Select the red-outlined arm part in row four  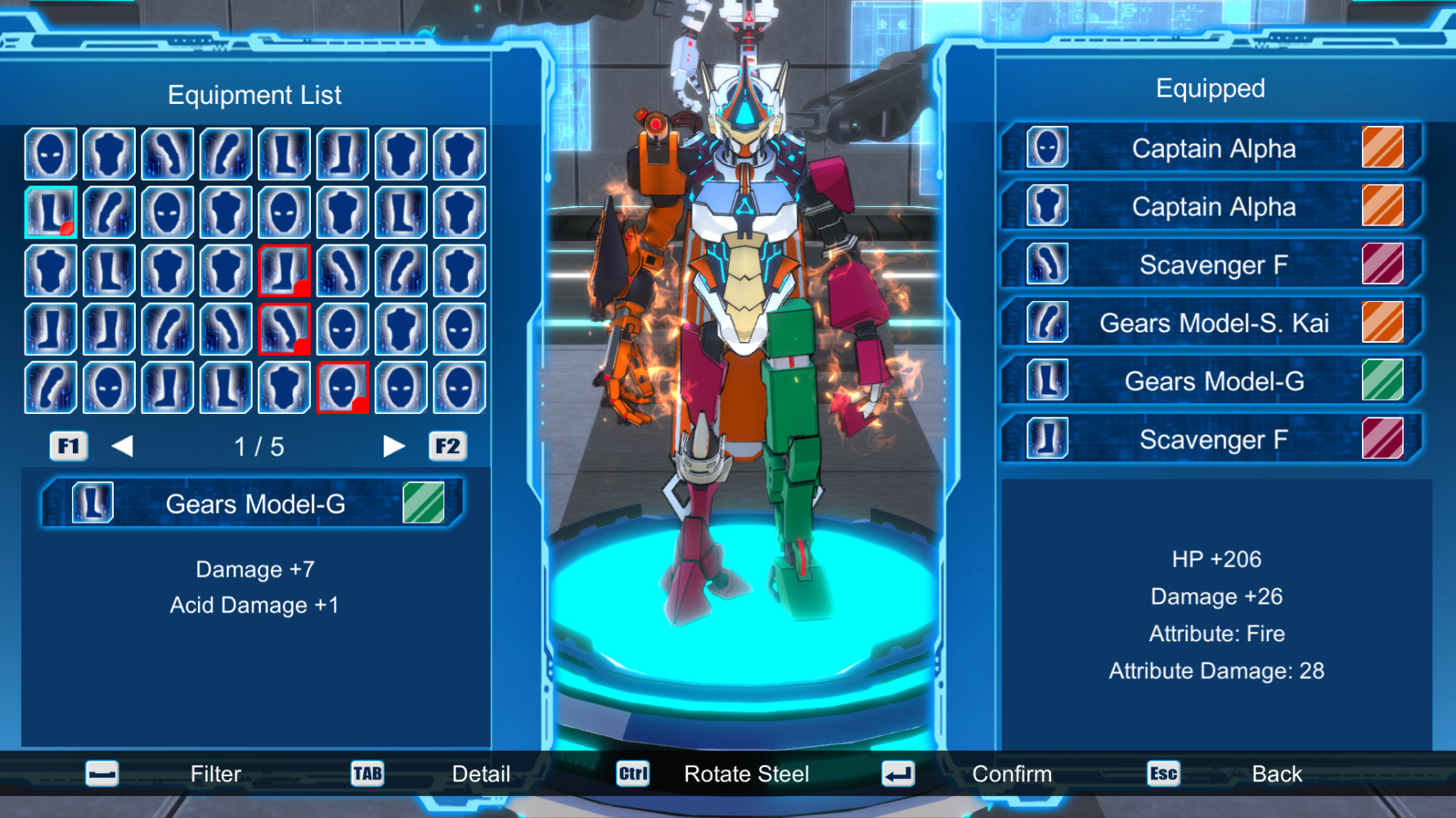coord(284,328)
